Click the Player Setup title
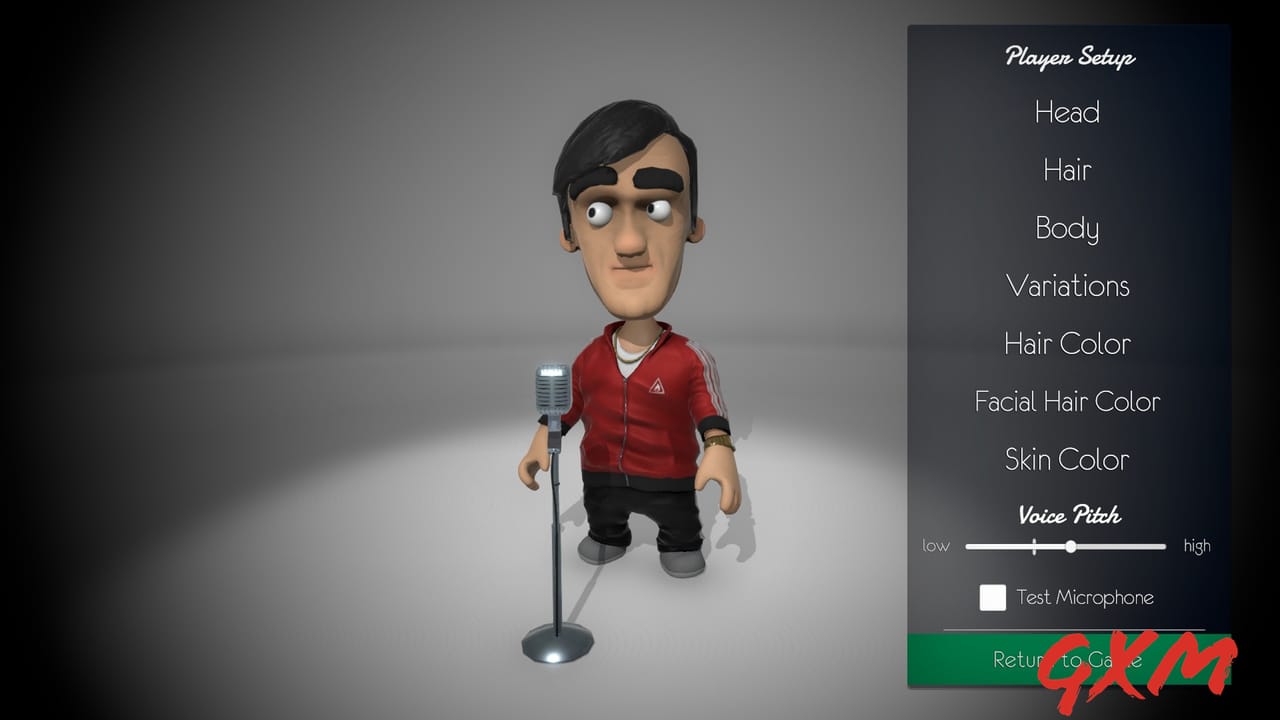This screenshot has height=720, width=1280. point(1067,58)
